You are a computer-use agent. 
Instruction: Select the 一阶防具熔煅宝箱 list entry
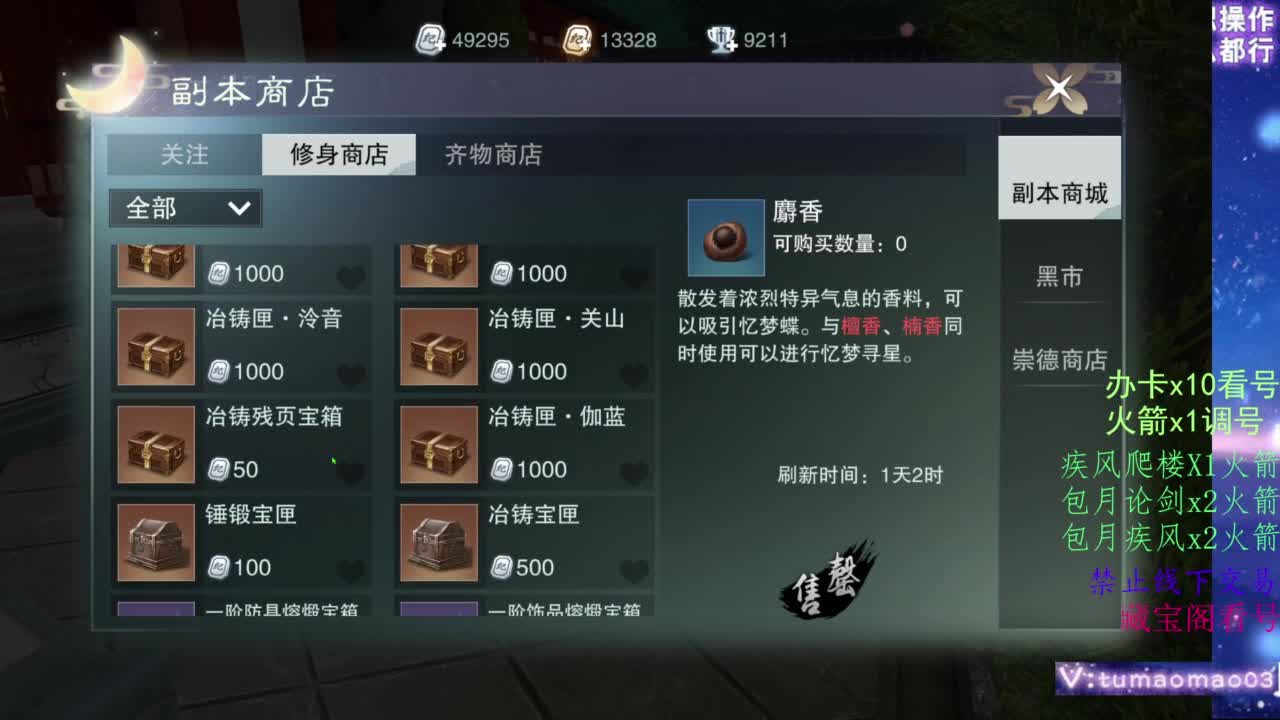click(x=240, y=614)
